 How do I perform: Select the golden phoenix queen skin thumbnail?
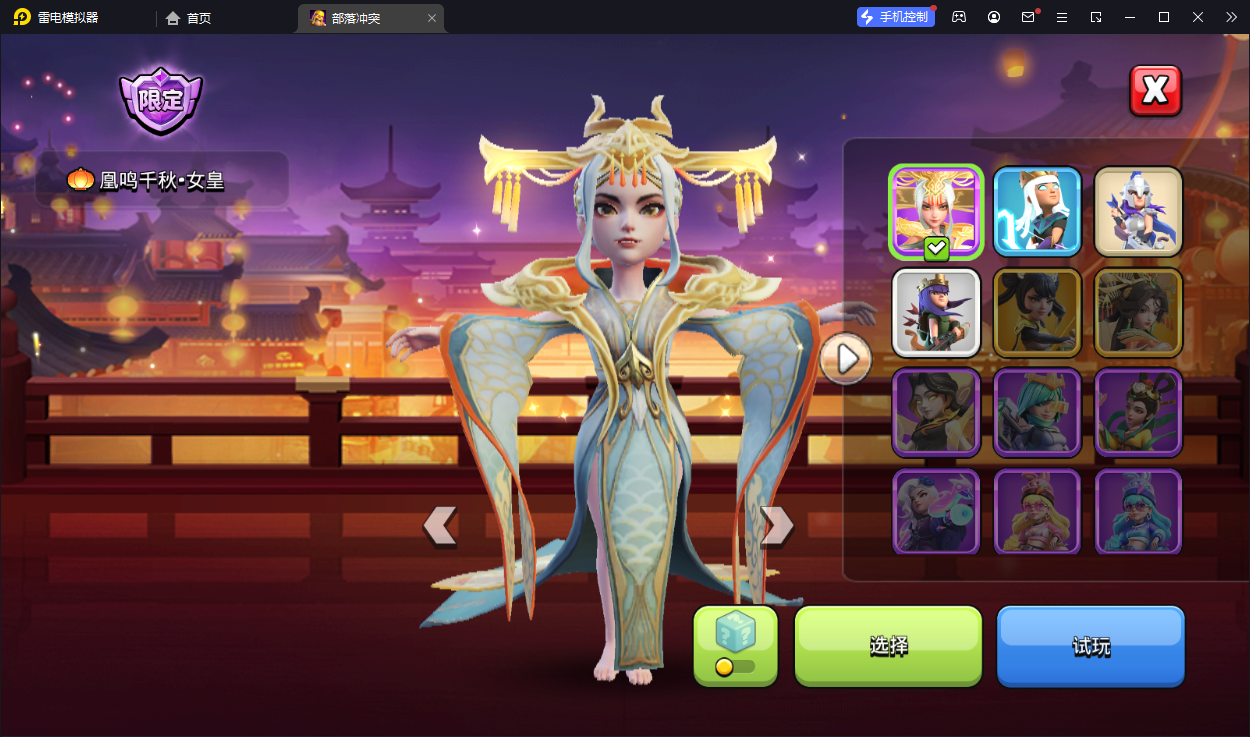[x=936, y=212]
